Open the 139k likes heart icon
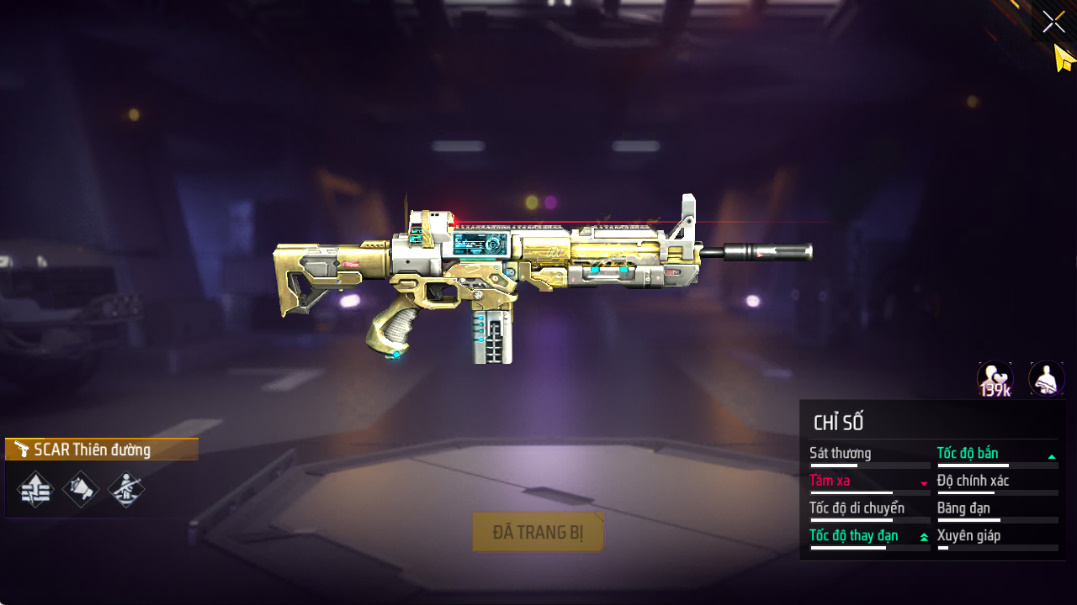 [995, 379]
